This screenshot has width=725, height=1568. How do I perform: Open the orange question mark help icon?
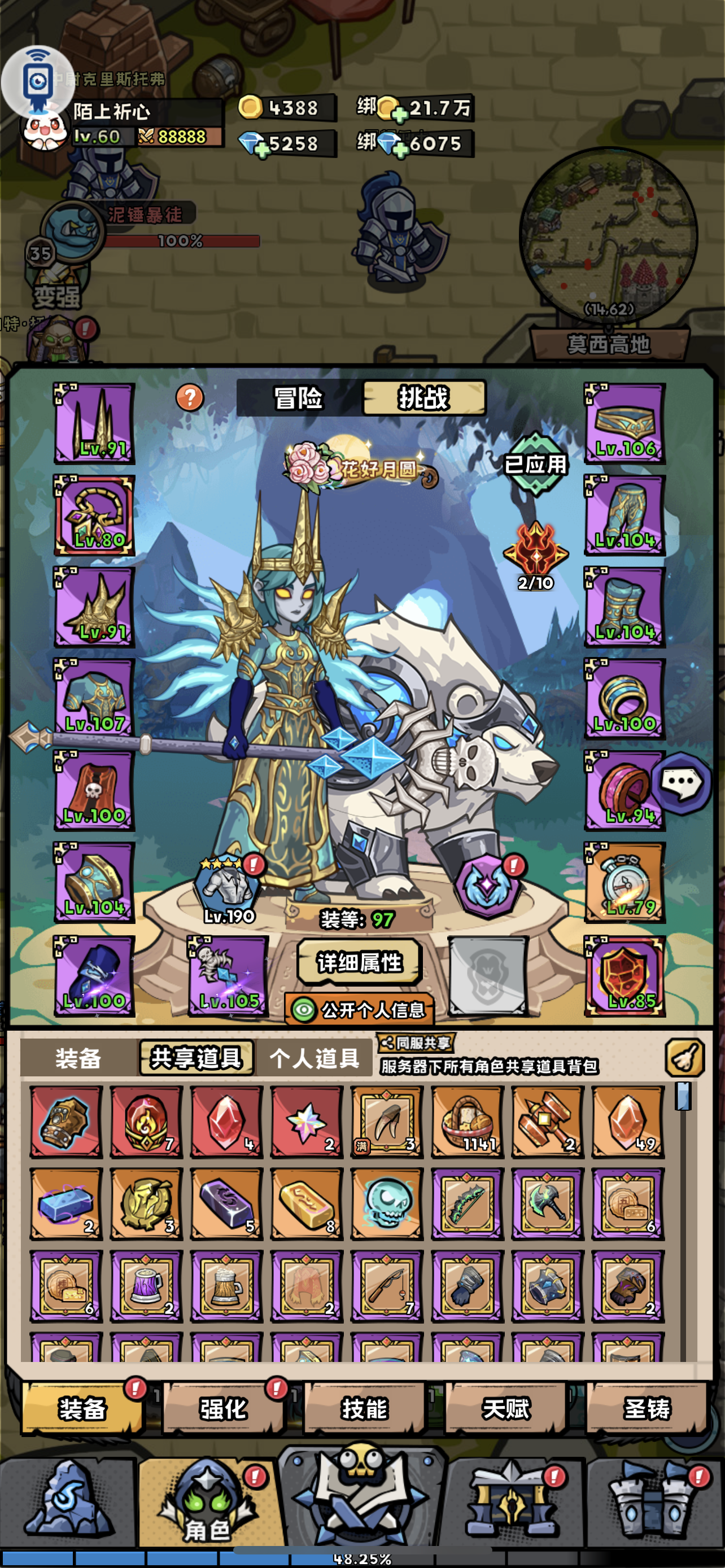pyautogui.click(x=189, y=398)
